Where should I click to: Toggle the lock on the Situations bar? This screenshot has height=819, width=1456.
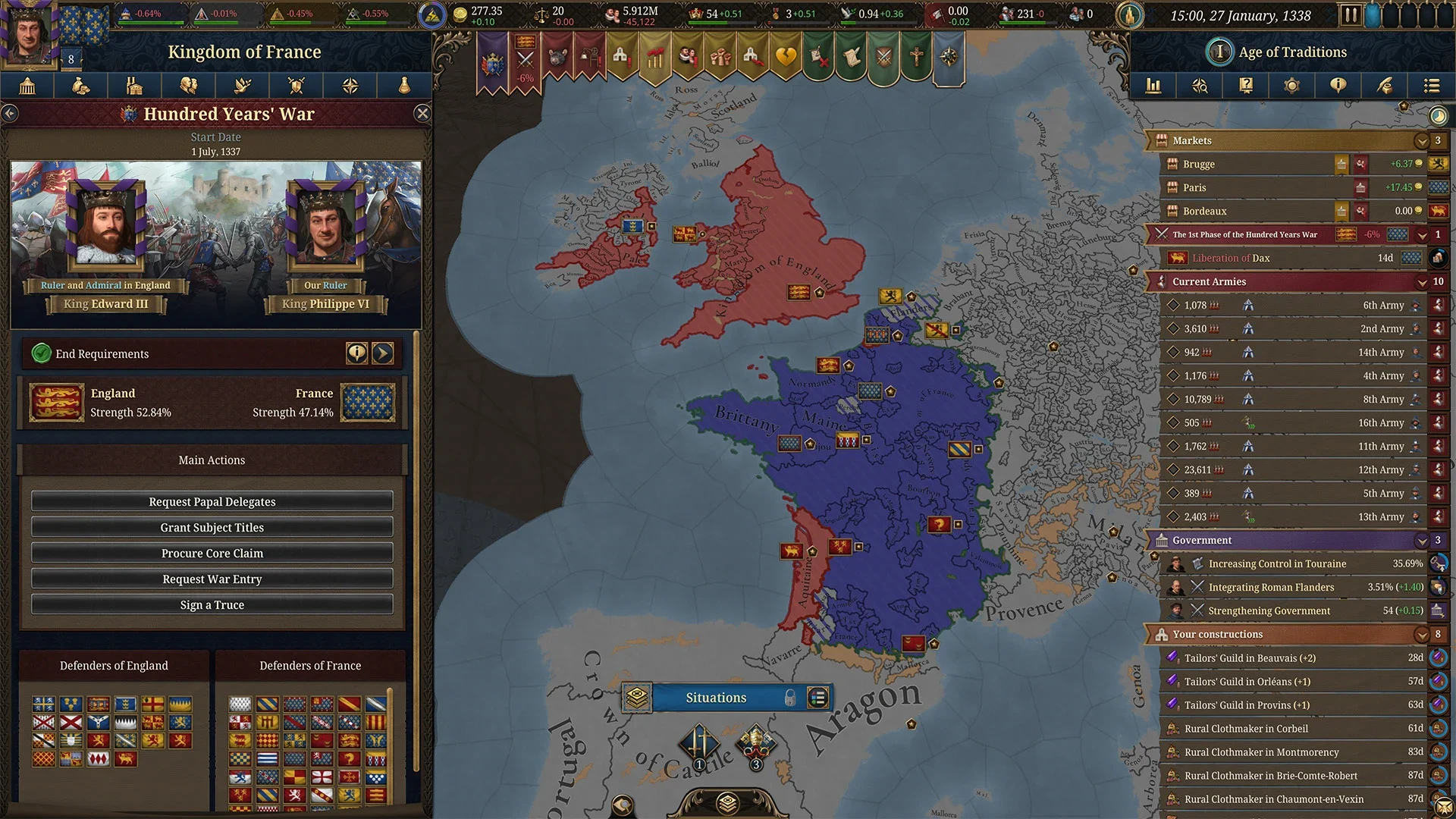(x=790, y=698)
